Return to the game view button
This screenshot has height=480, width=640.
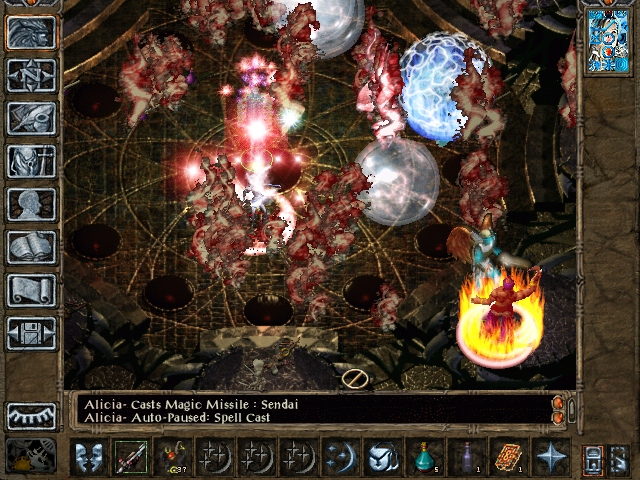click(31, 33)
